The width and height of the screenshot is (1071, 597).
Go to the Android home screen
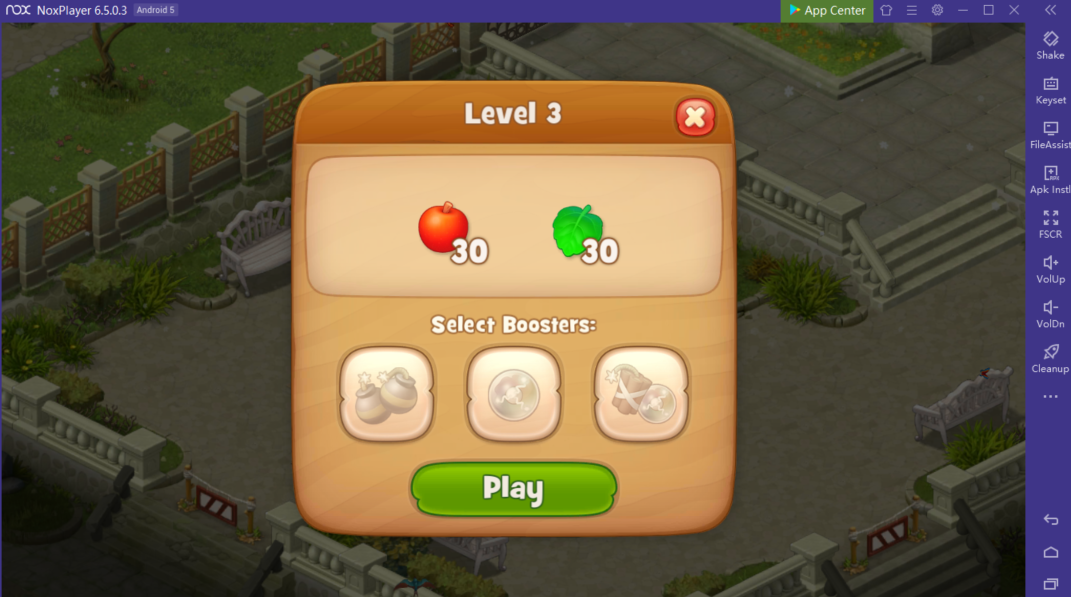pos(1050,552)
